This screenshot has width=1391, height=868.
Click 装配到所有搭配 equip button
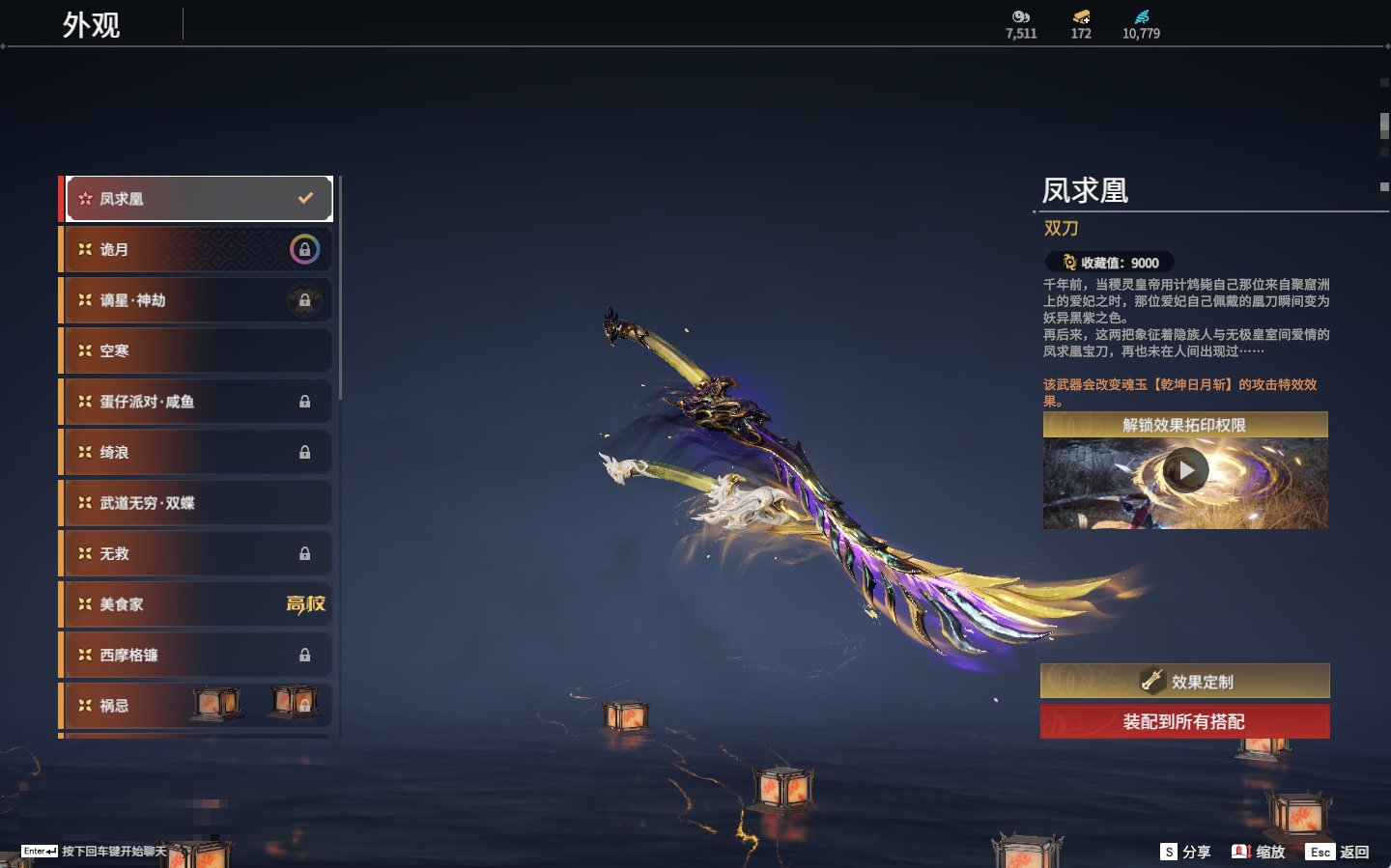click(x=1184, y=721)
